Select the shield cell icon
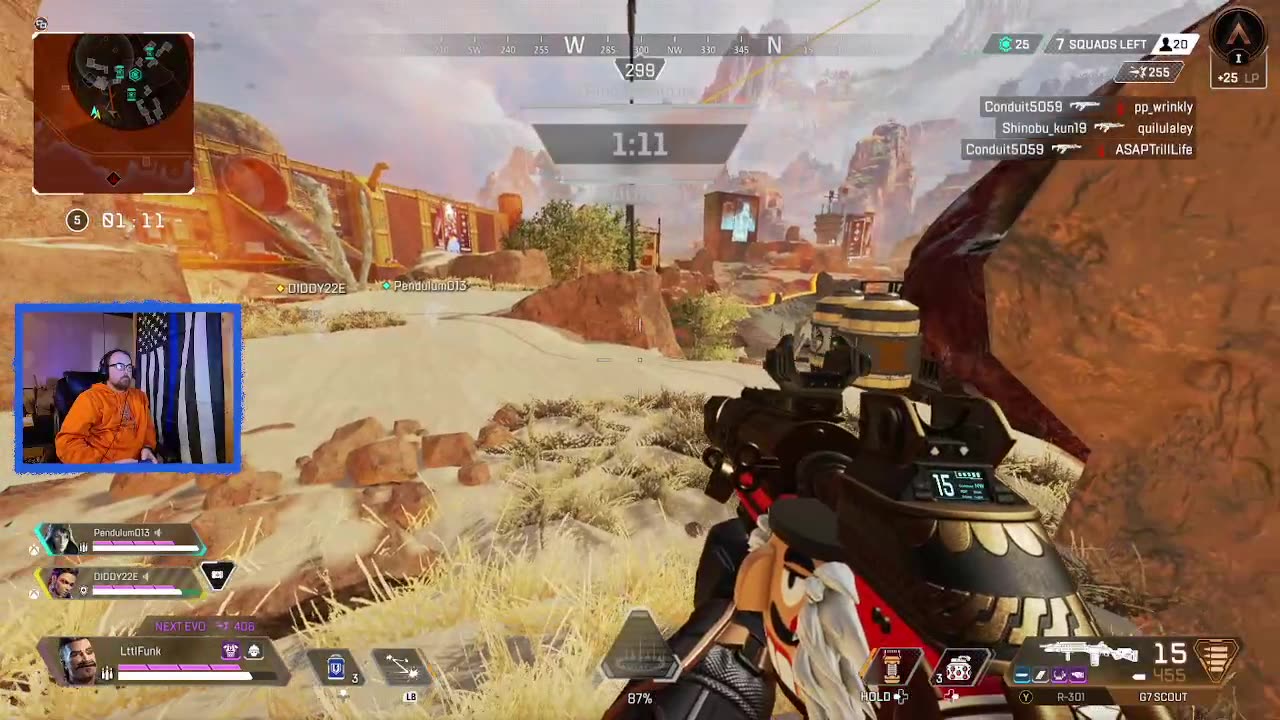This screenshot has width=1280, height=720. (x=336, y=667)
